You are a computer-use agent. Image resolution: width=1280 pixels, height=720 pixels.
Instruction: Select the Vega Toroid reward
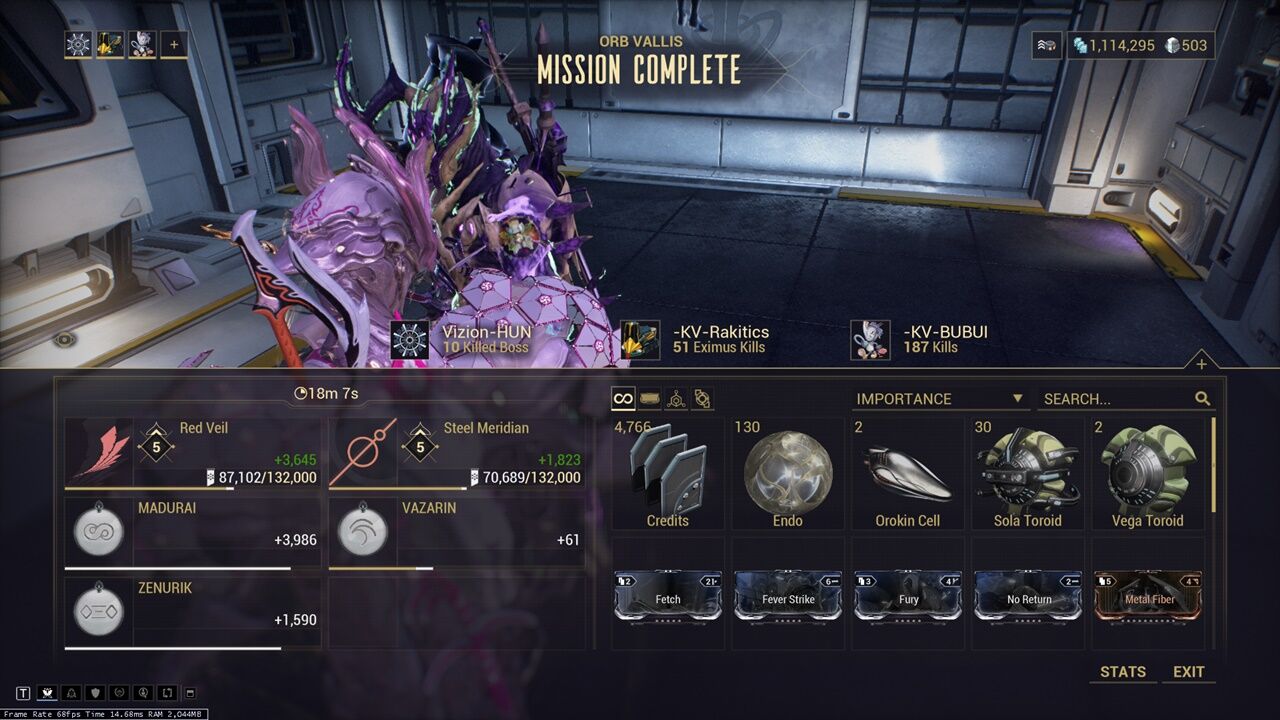coord(1148,474)
